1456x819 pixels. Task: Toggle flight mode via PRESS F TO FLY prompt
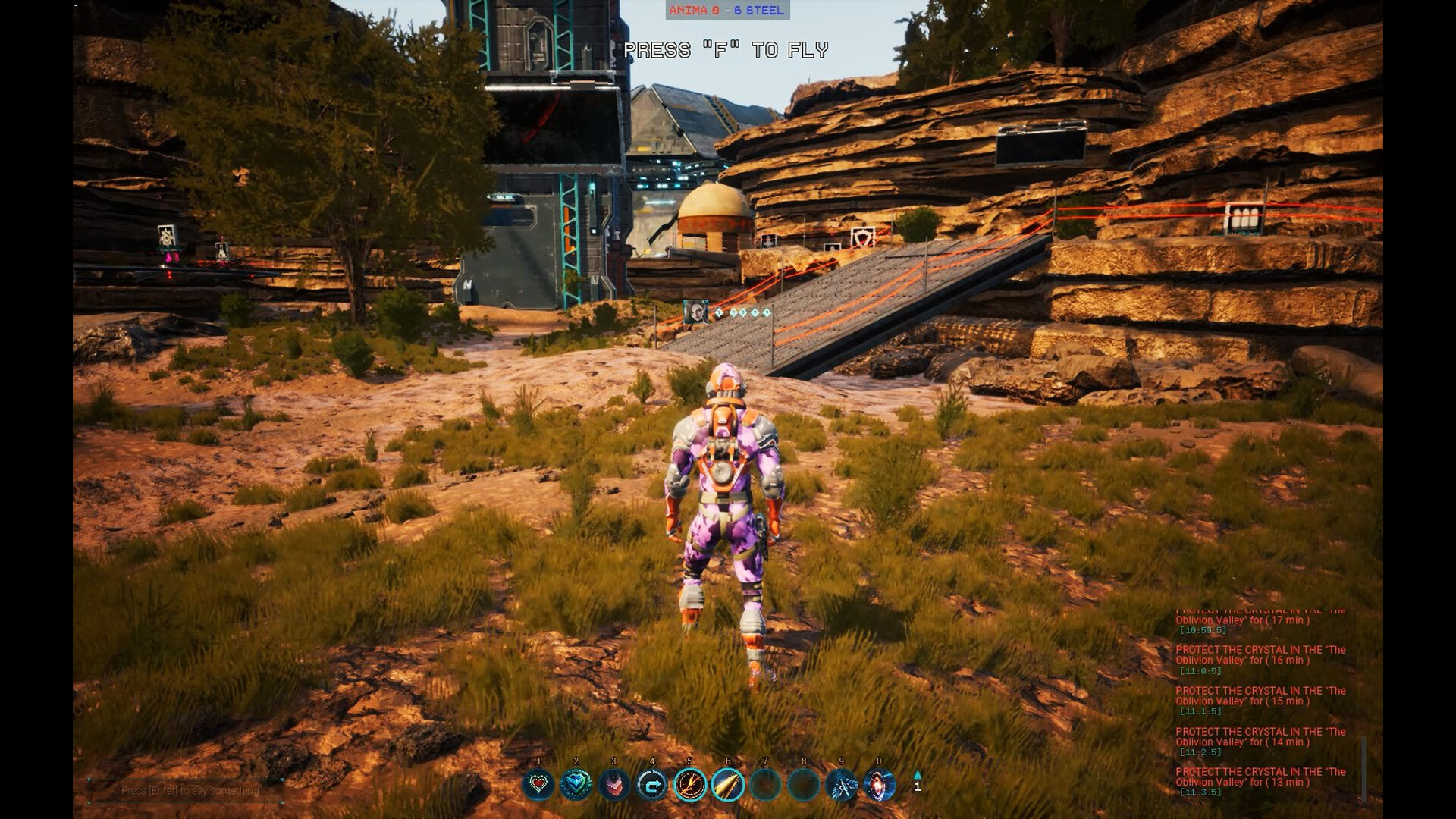[x=726, y=49]
